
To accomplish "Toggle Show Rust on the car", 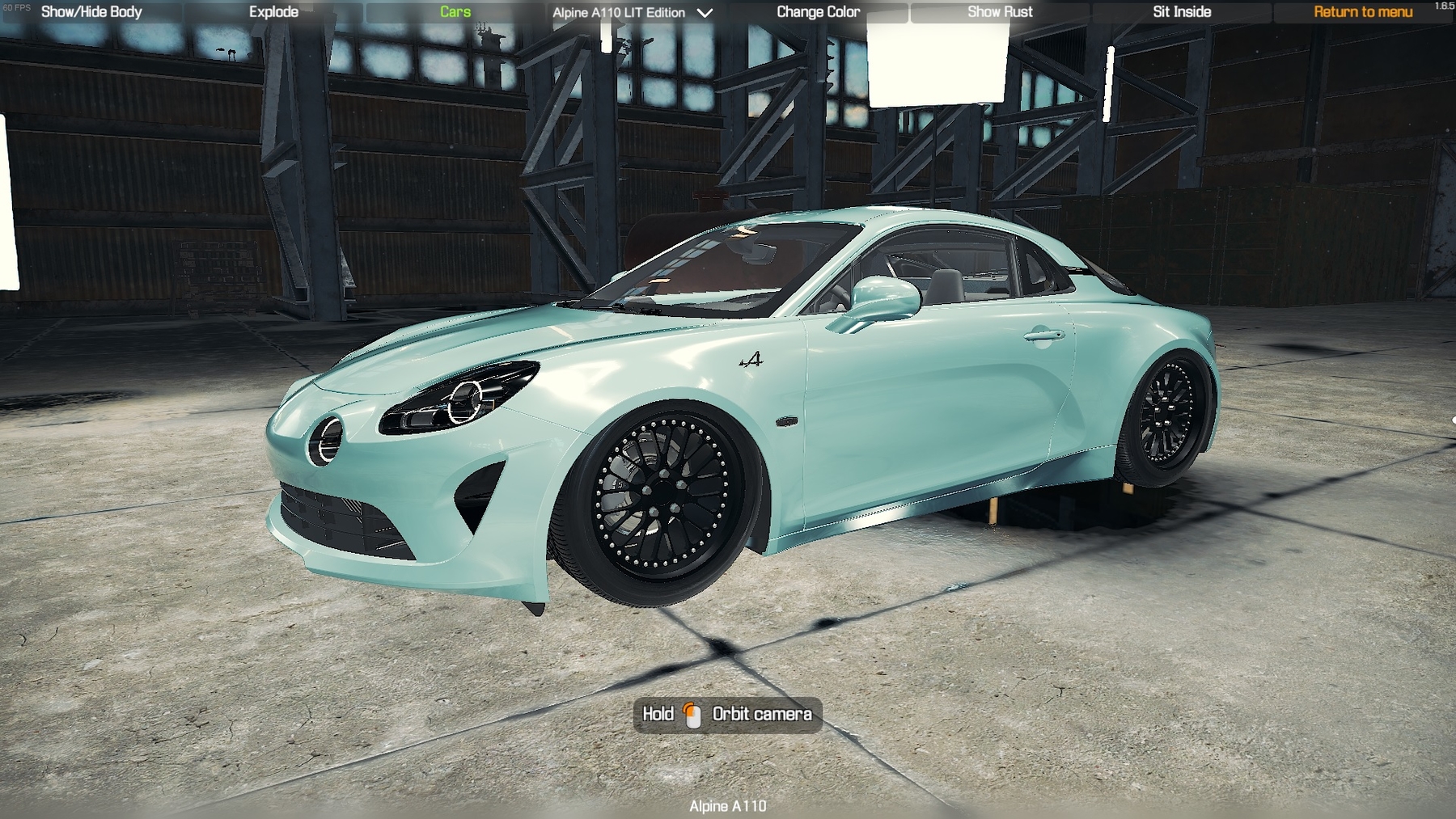I will click(1000, 12).
